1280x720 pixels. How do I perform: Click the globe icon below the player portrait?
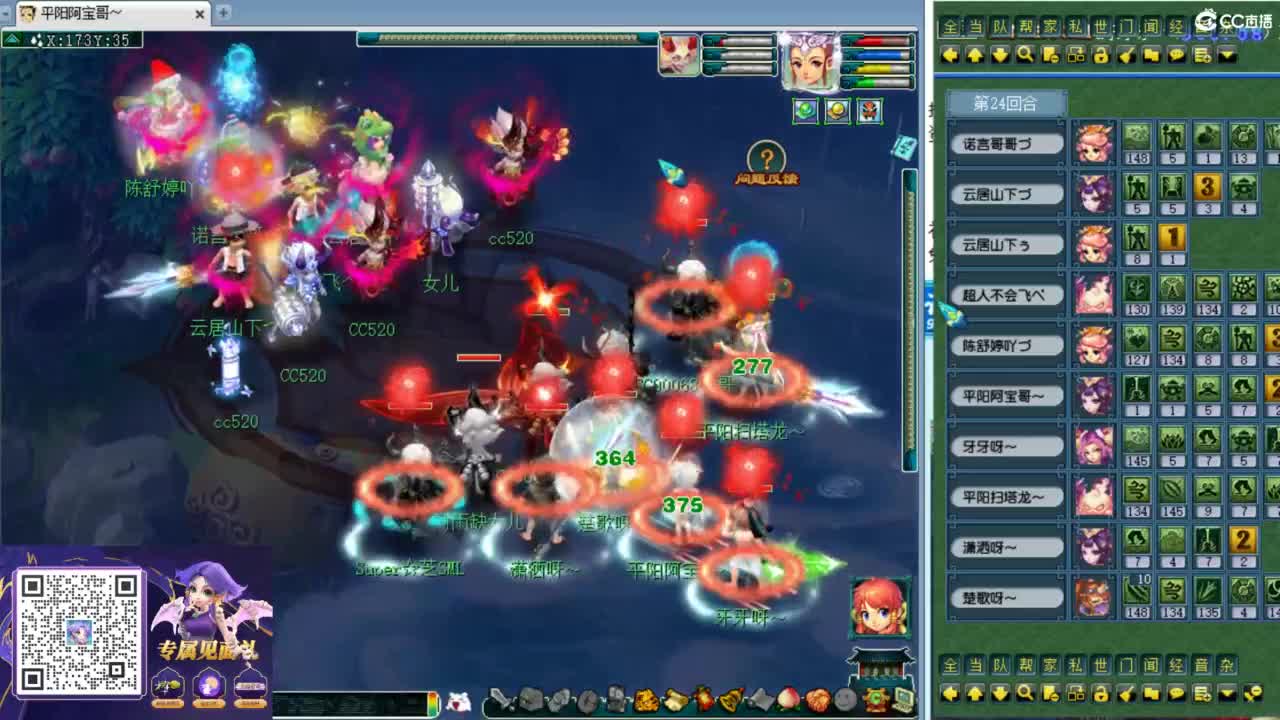[x=806, y=111]
